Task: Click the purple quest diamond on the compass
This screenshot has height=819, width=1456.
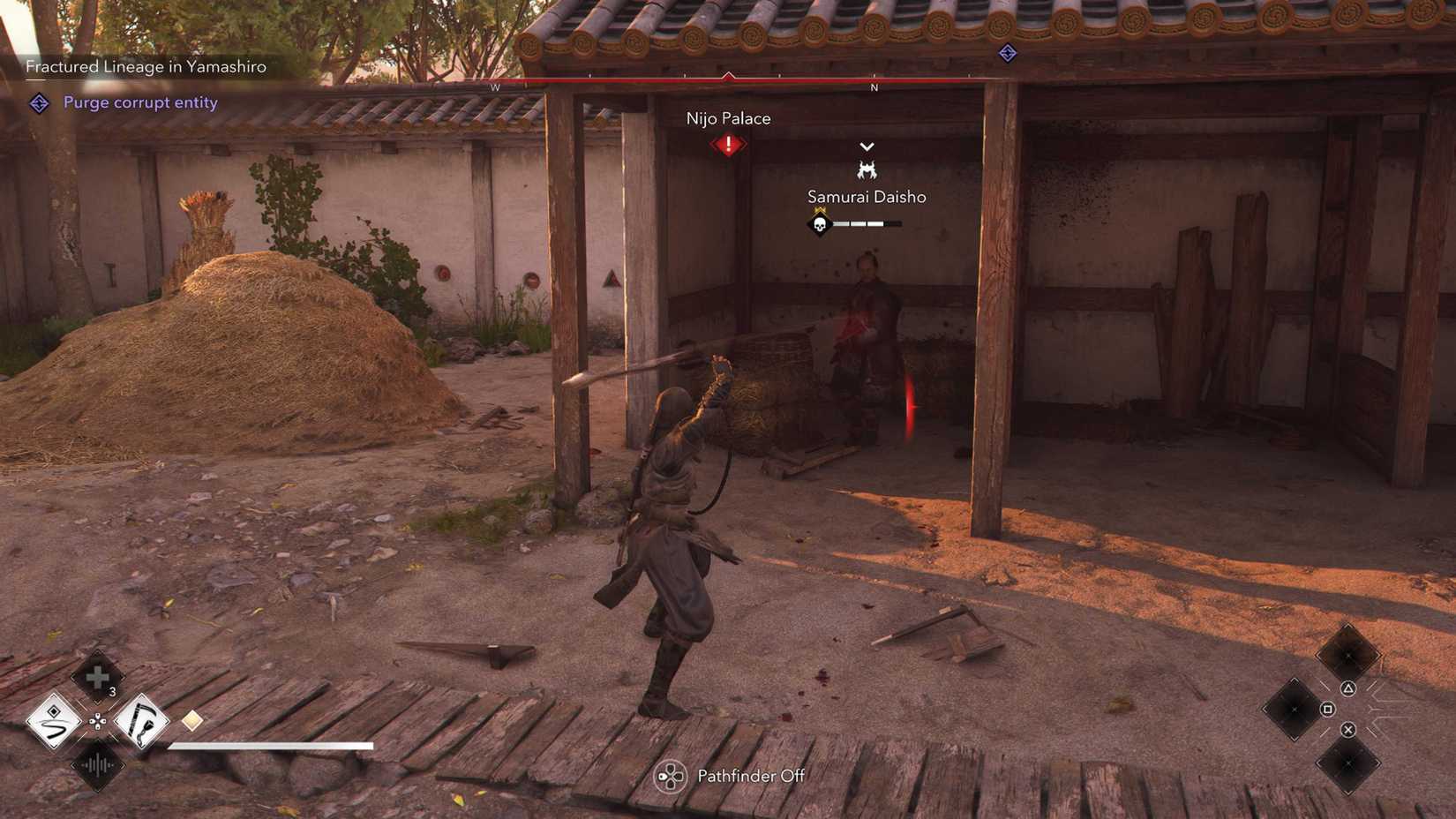Action: point(1006,53)
